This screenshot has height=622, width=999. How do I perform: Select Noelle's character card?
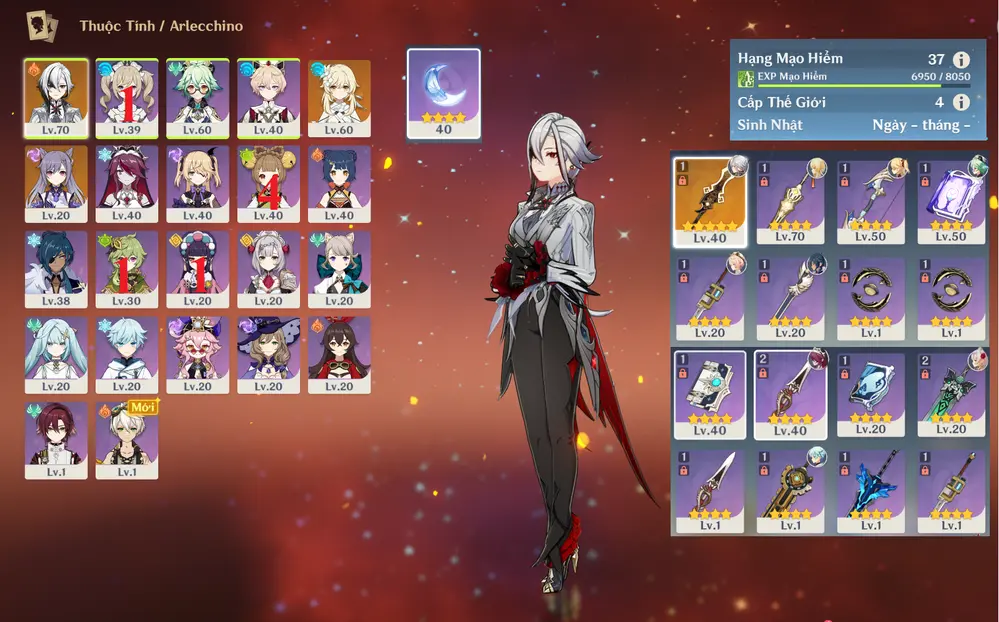[x=268, y=270]
